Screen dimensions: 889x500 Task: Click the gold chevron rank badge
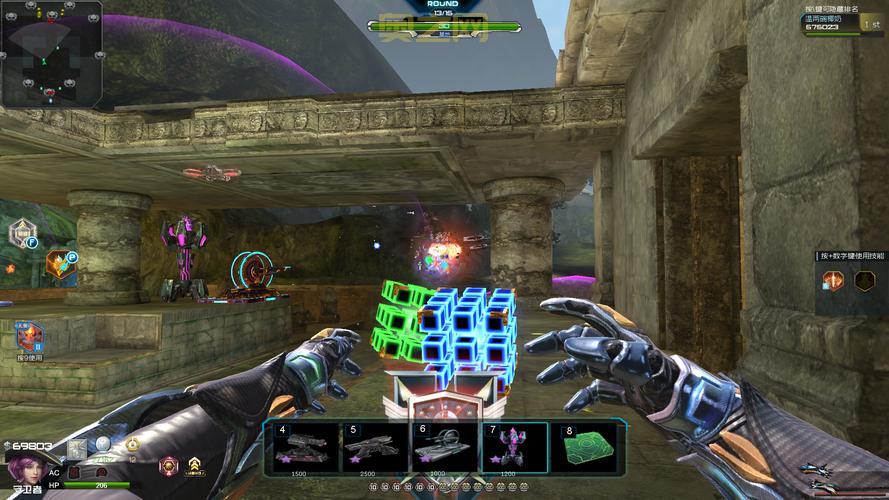[x=195, y=465]
